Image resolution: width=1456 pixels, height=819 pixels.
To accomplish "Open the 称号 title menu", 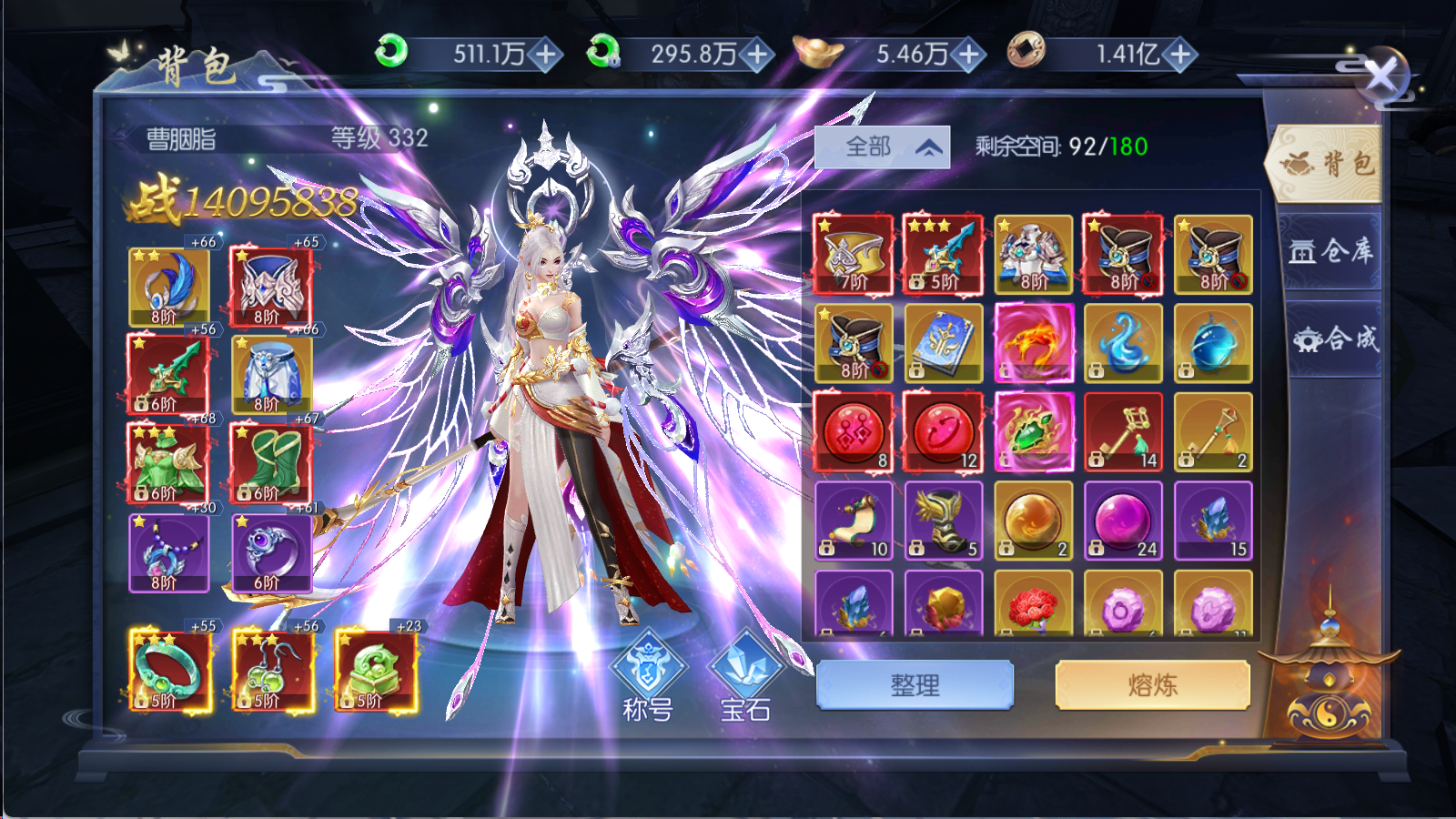I will tap(647, 676).
